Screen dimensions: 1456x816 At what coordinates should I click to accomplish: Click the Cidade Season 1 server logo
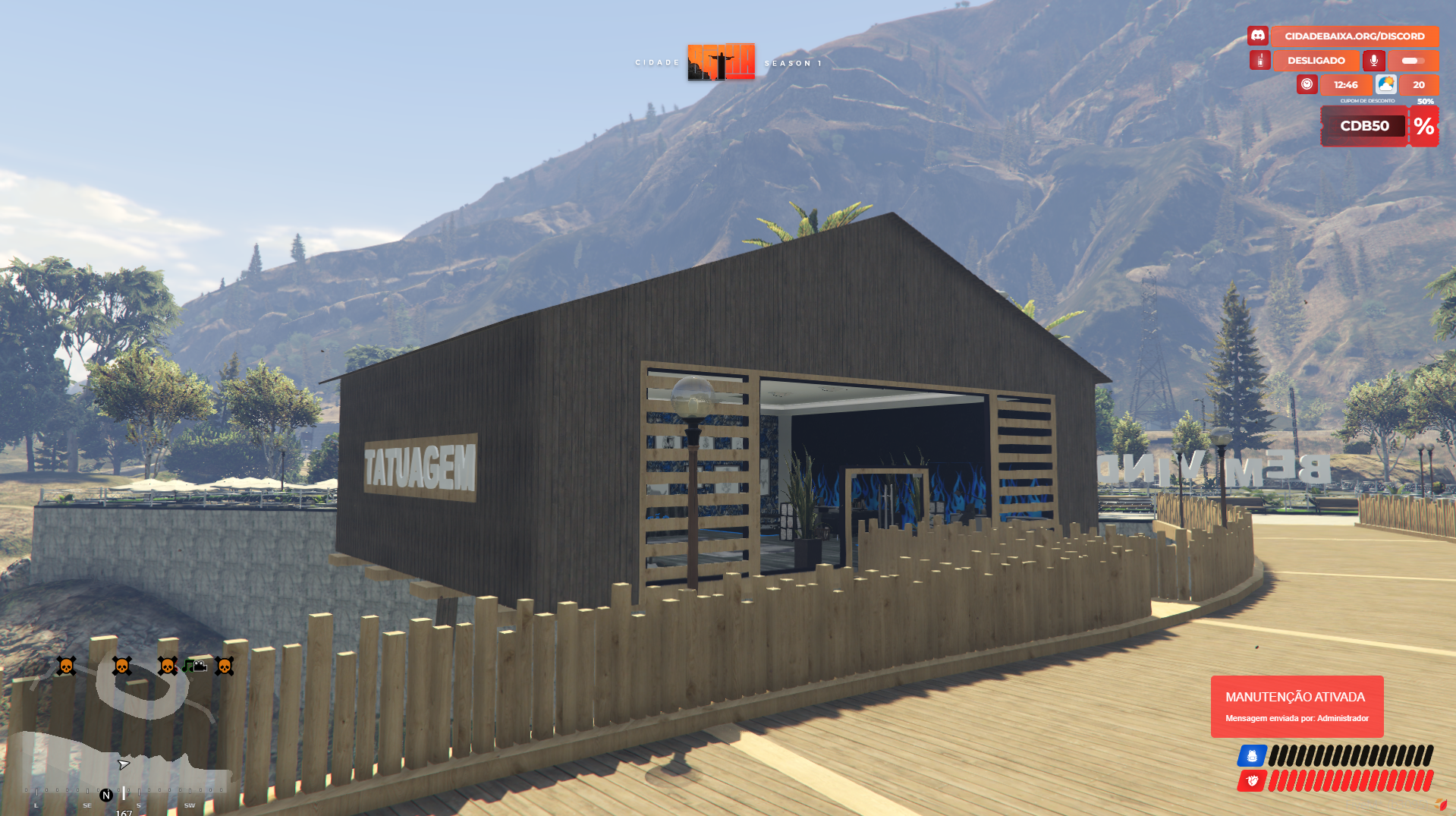pyautogui.click(x=721, y=61)
